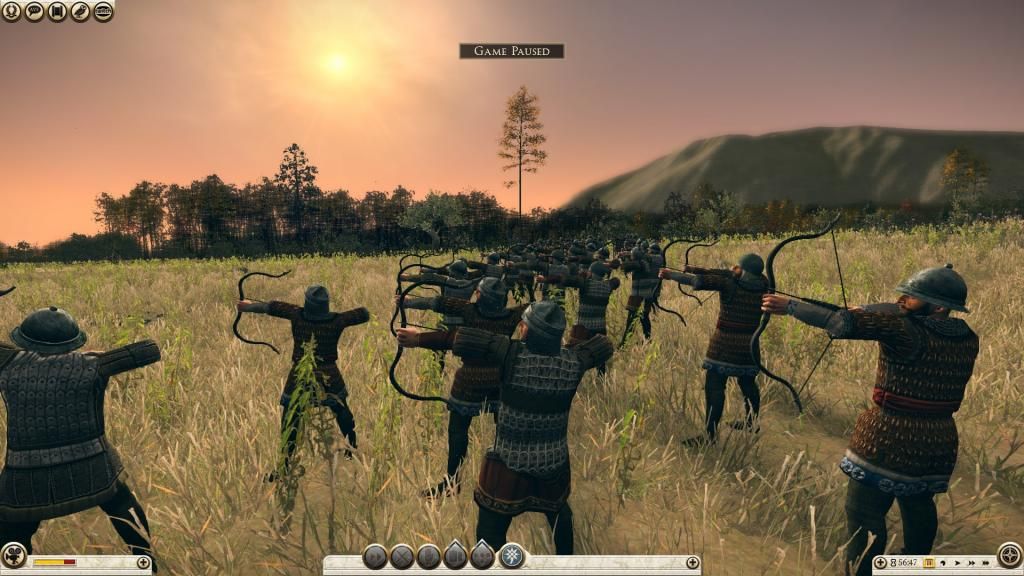Click the scroll icon in the top bar
Viewport: 1024px width, 576px height.
pos(57,12)
